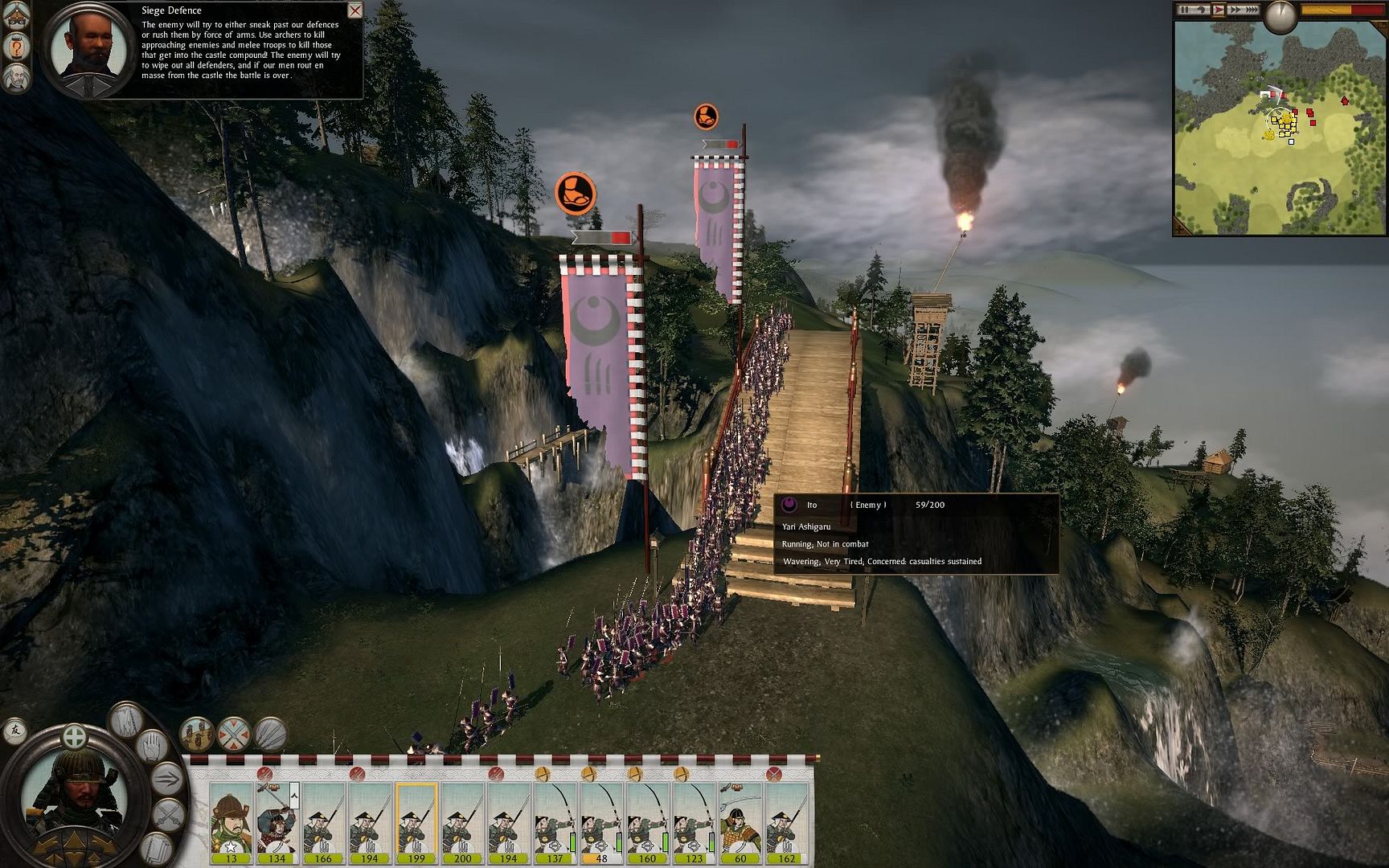Set battle to normal play speed

click(x=1219, y=10)
